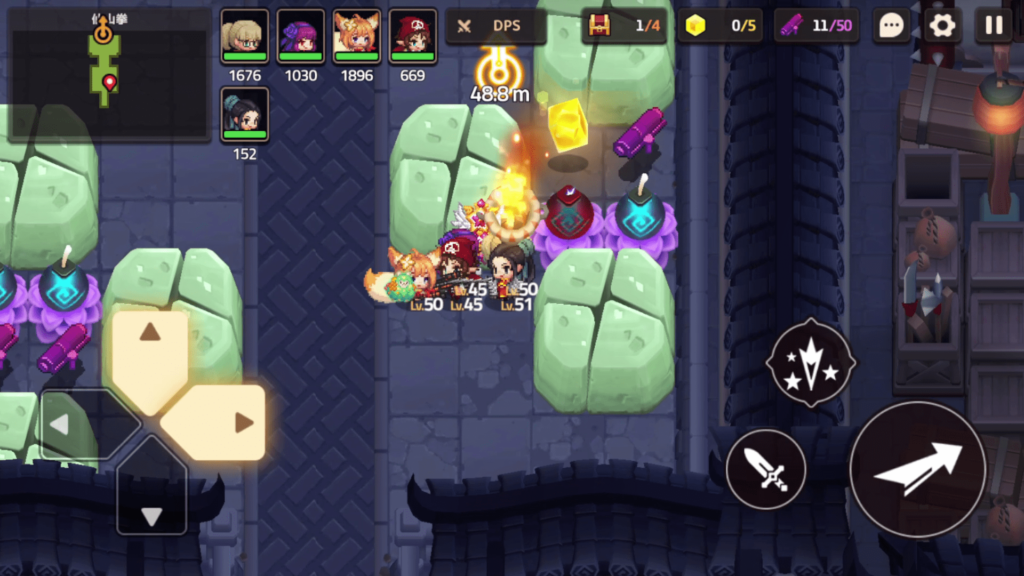Image resolution: width=1024 pixels, height=576 pixels.
Task: Activate the star burst chain skill
Action: tap(810, 362)
